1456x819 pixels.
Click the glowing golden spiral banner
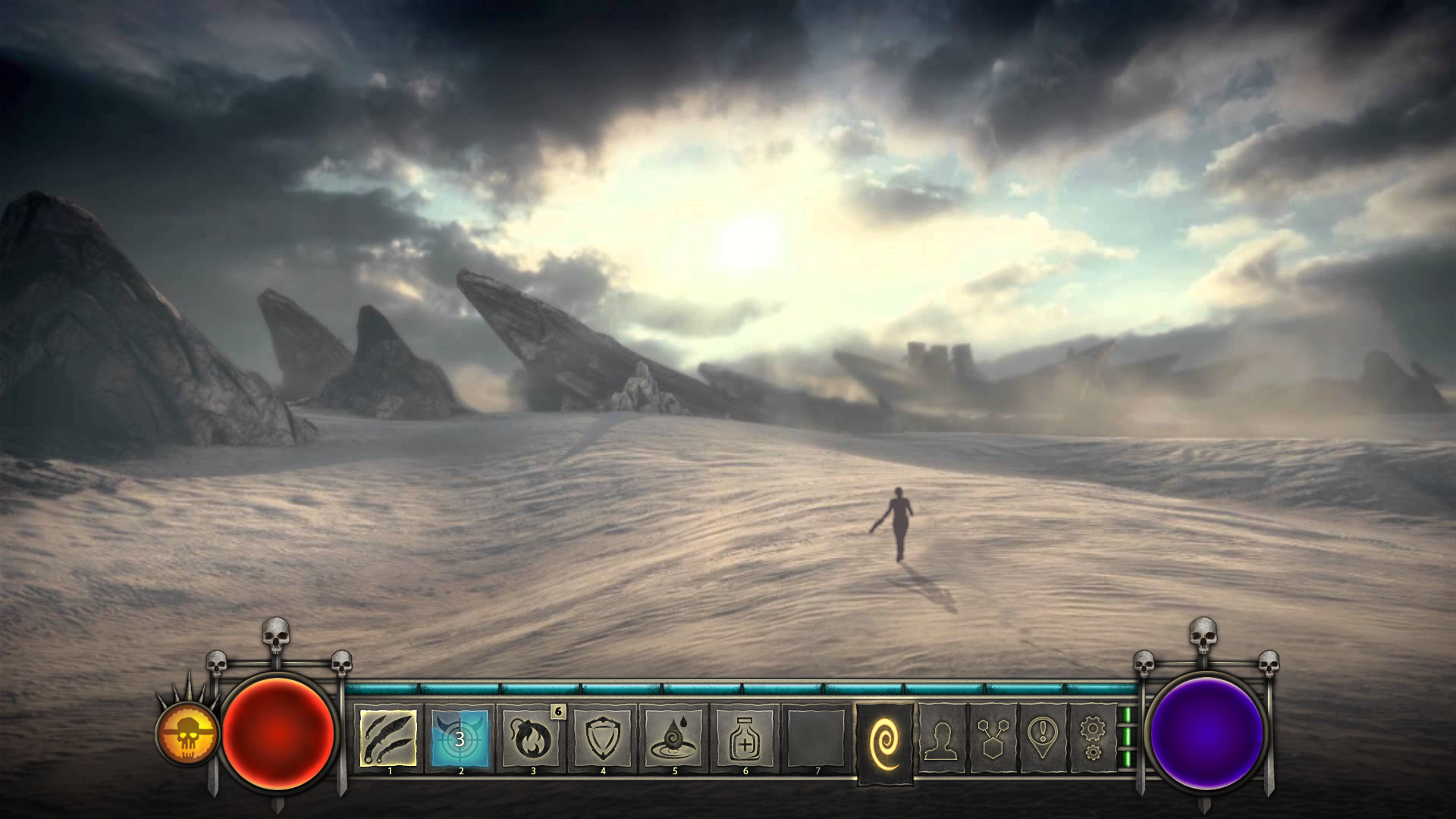pos(884,742)
